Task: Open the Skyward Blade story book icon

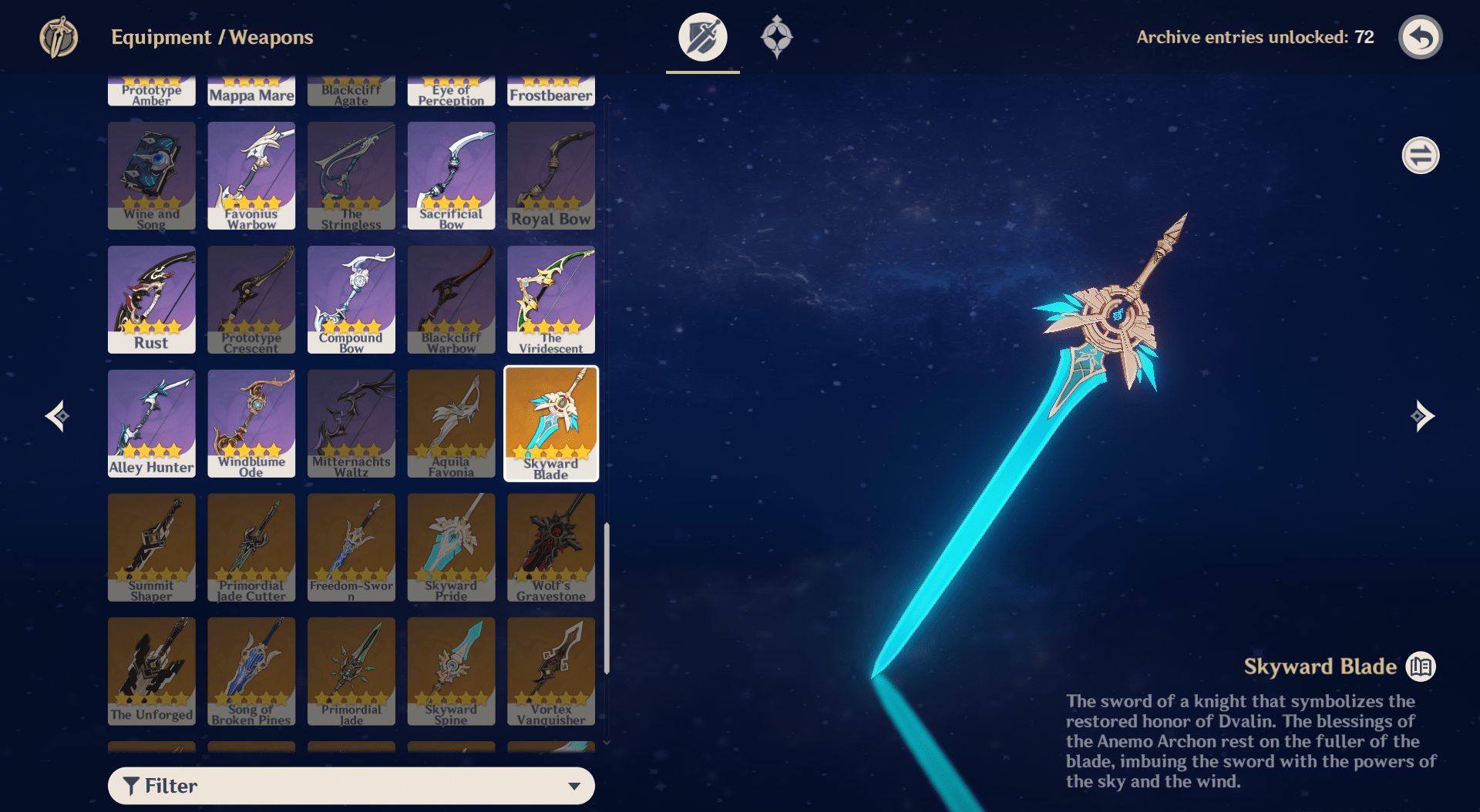Action: click(1421, 666)
